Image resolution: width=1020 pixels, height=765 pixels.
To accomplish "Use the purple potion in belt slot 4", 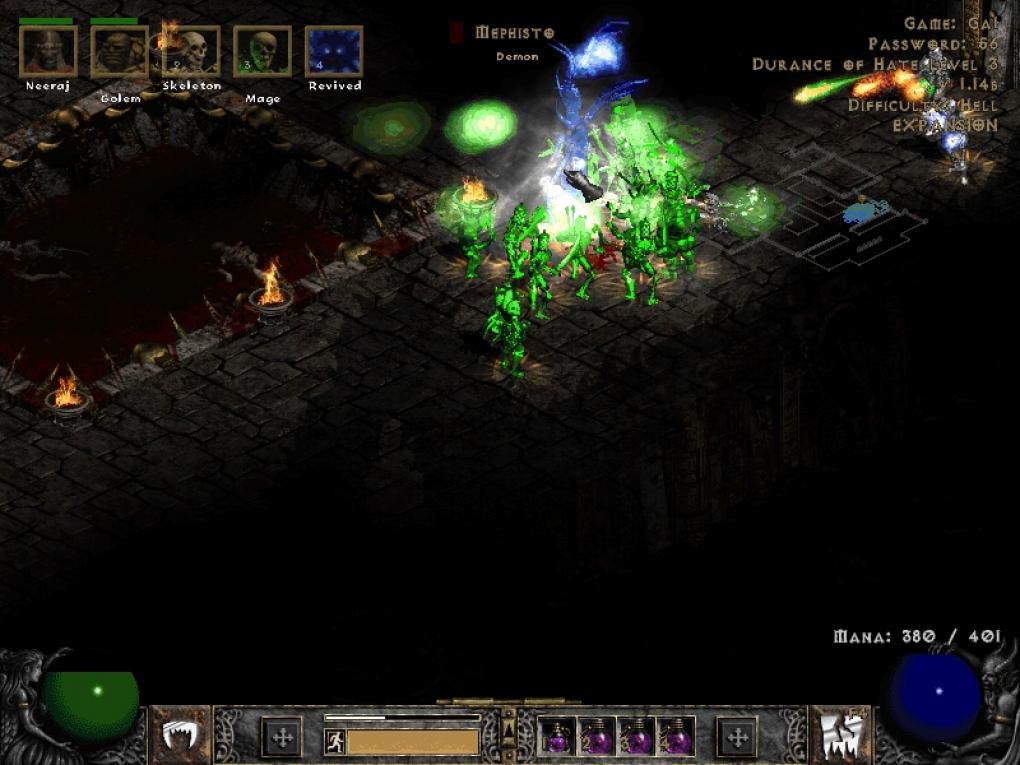I will coord(677,738).
